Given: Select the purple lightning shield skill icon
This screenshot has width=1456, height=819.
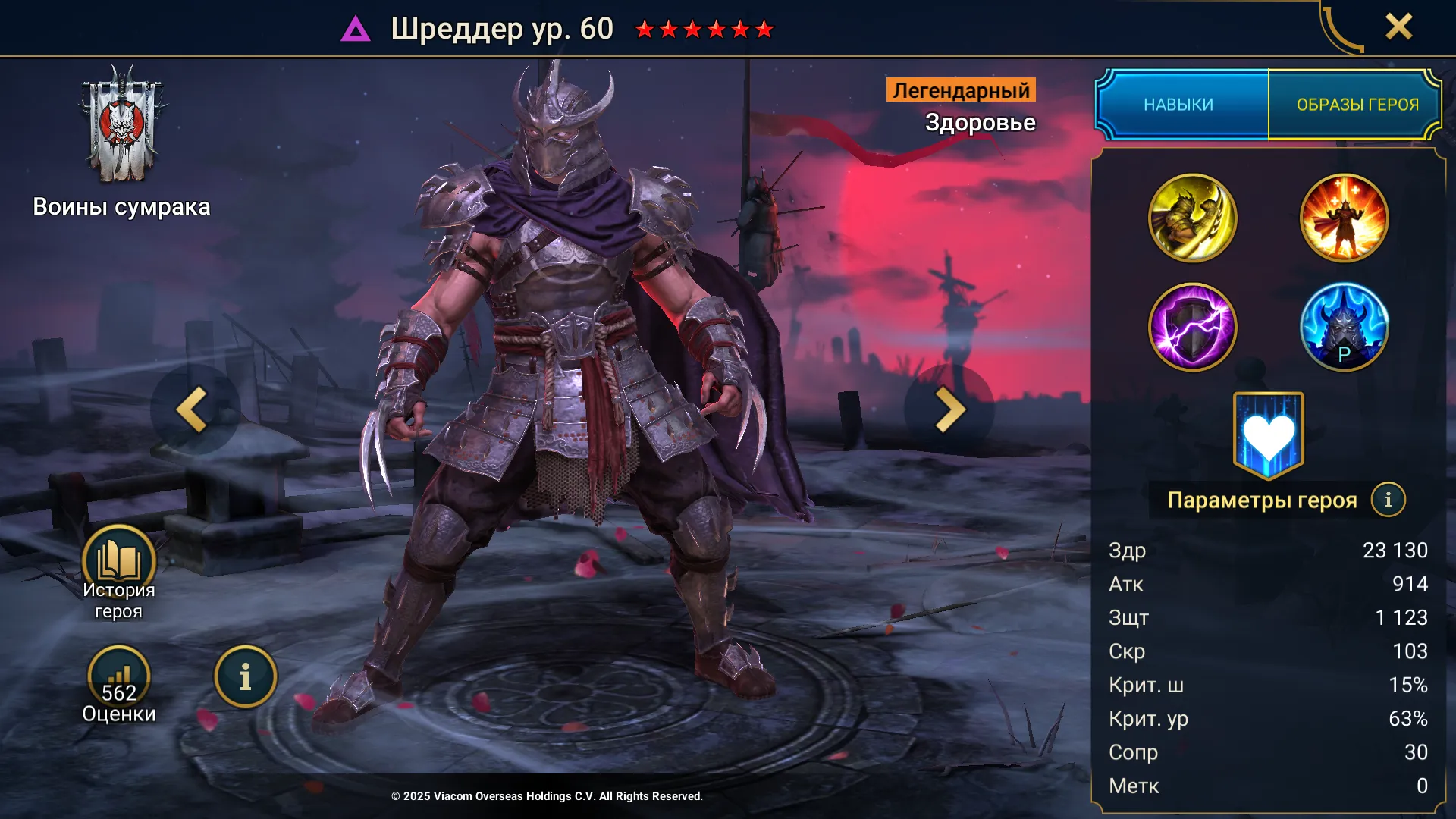Looking at the screenshot, I should (1192, 328).
